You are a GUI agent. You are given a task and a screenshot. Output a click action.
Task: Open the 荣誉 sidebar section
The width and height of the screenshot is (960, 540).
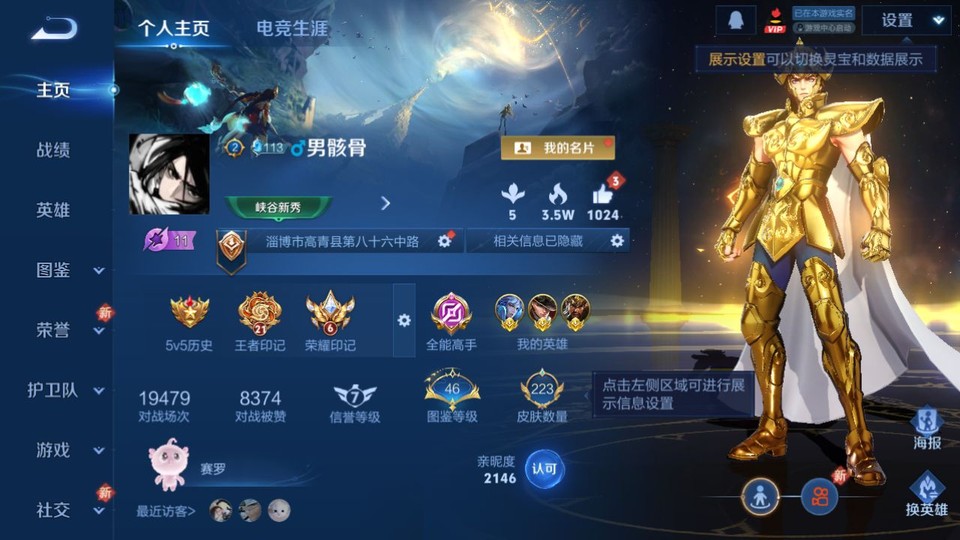click(68, 330)
